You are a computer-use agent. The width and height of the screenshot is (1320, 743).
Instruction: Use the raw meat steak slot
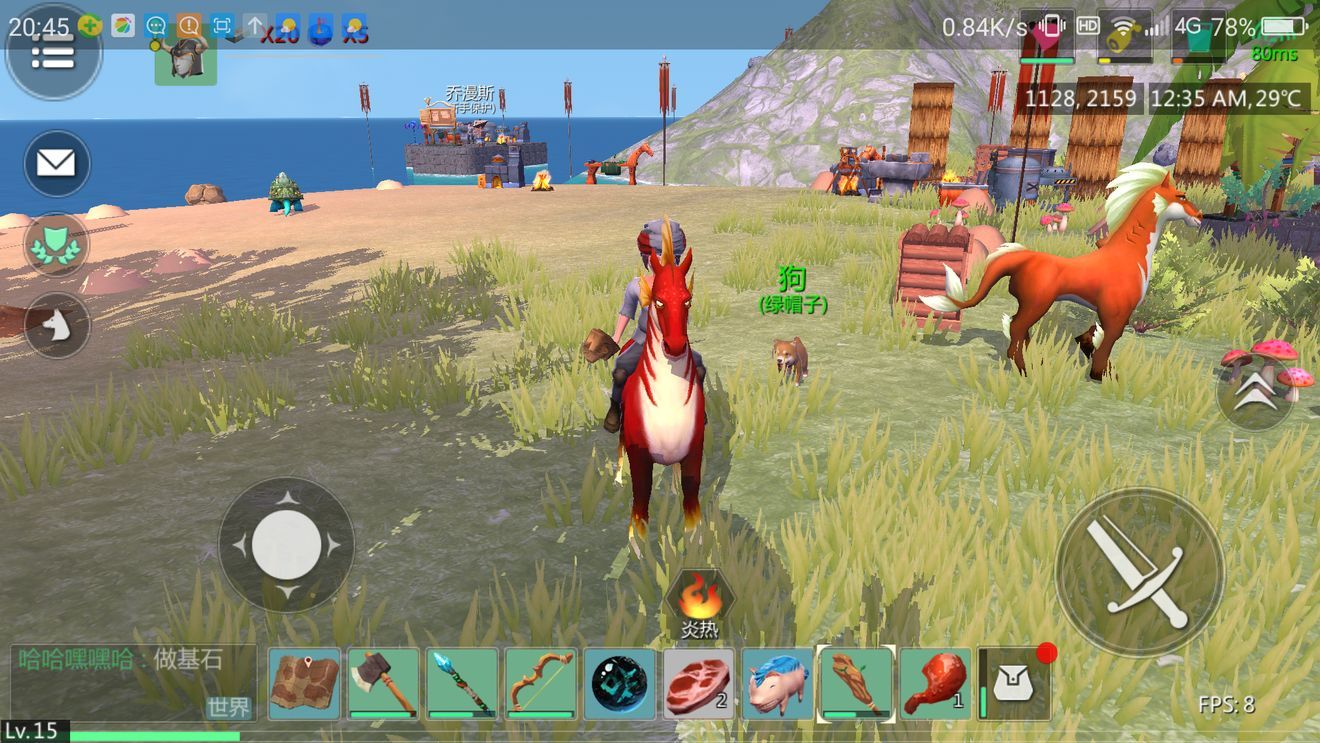pos(698,684)
